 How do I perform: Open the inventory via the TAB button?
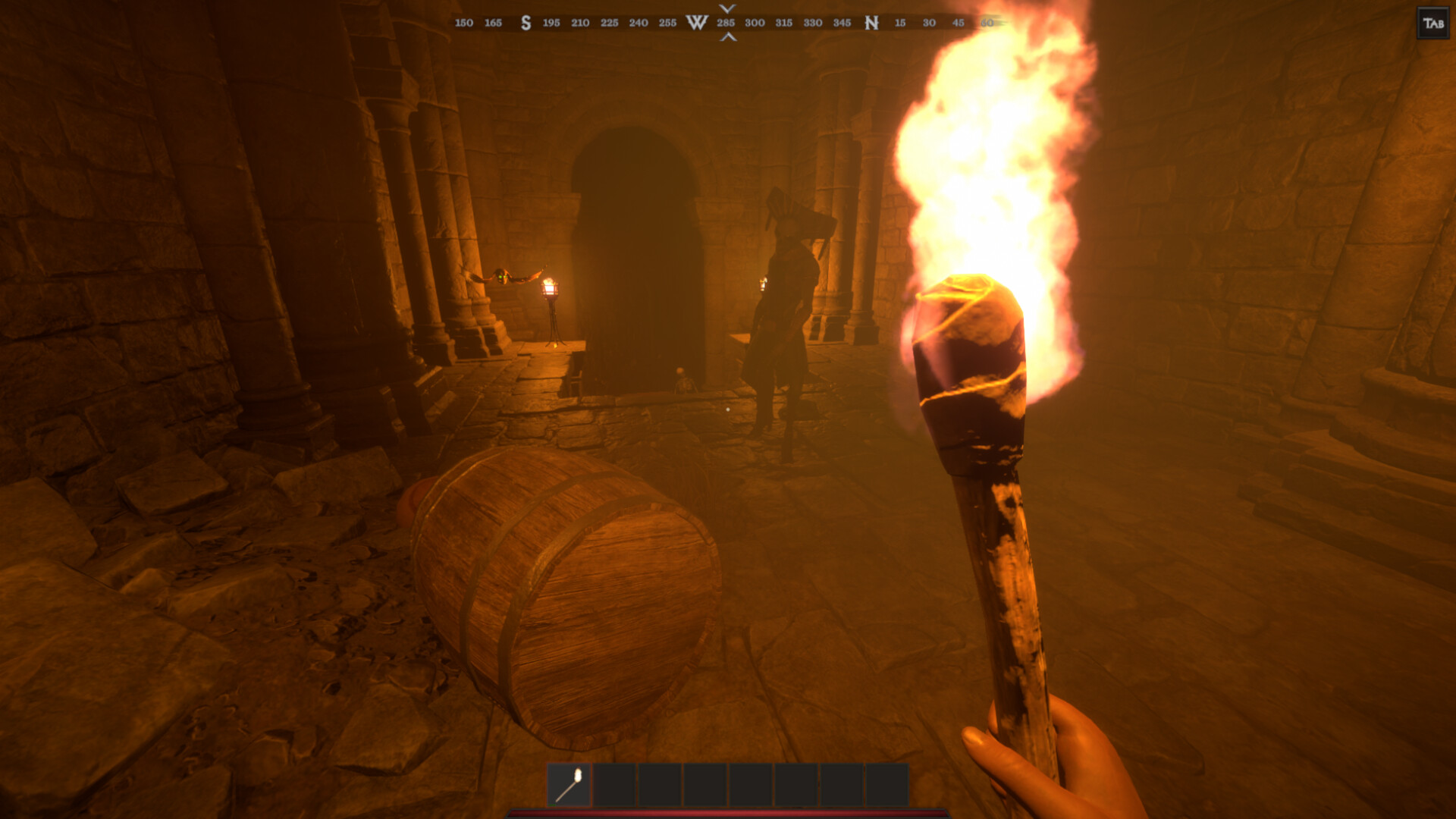click(1432, 22)
